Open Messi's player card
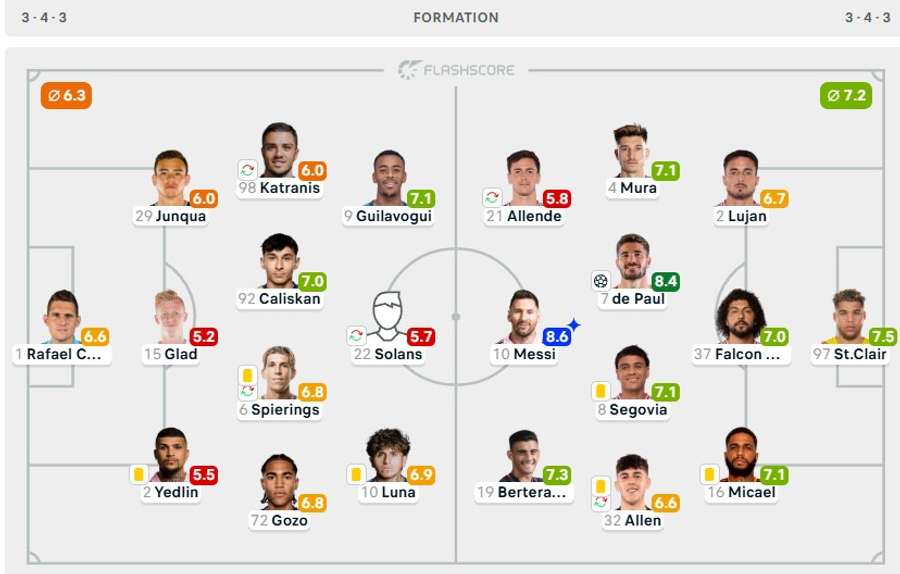The image size is (900, 574). click(x=523, y=316)
